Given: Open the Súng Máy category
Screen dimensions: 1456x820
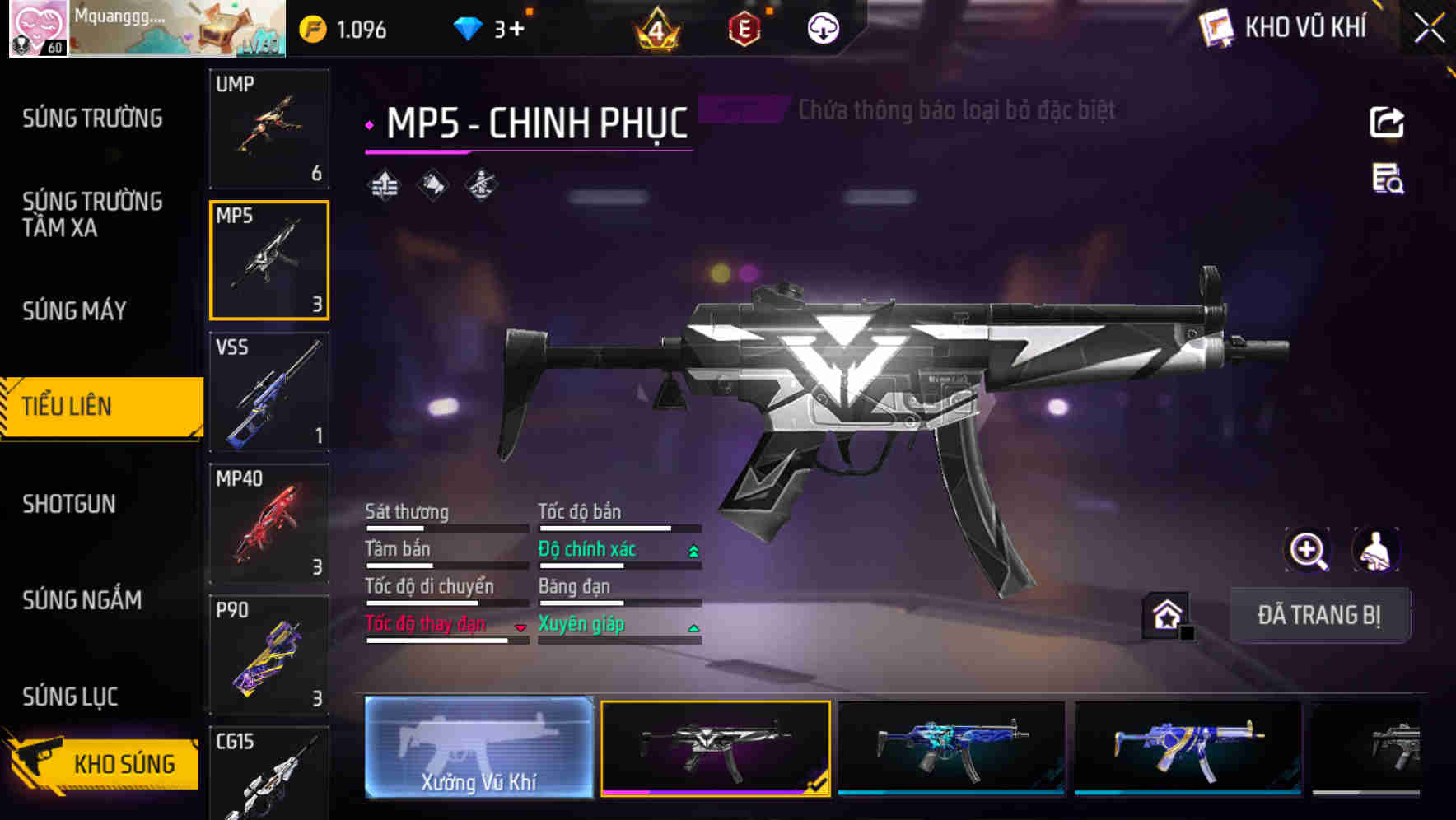Looking at the screenshot, I should (74, 310).
